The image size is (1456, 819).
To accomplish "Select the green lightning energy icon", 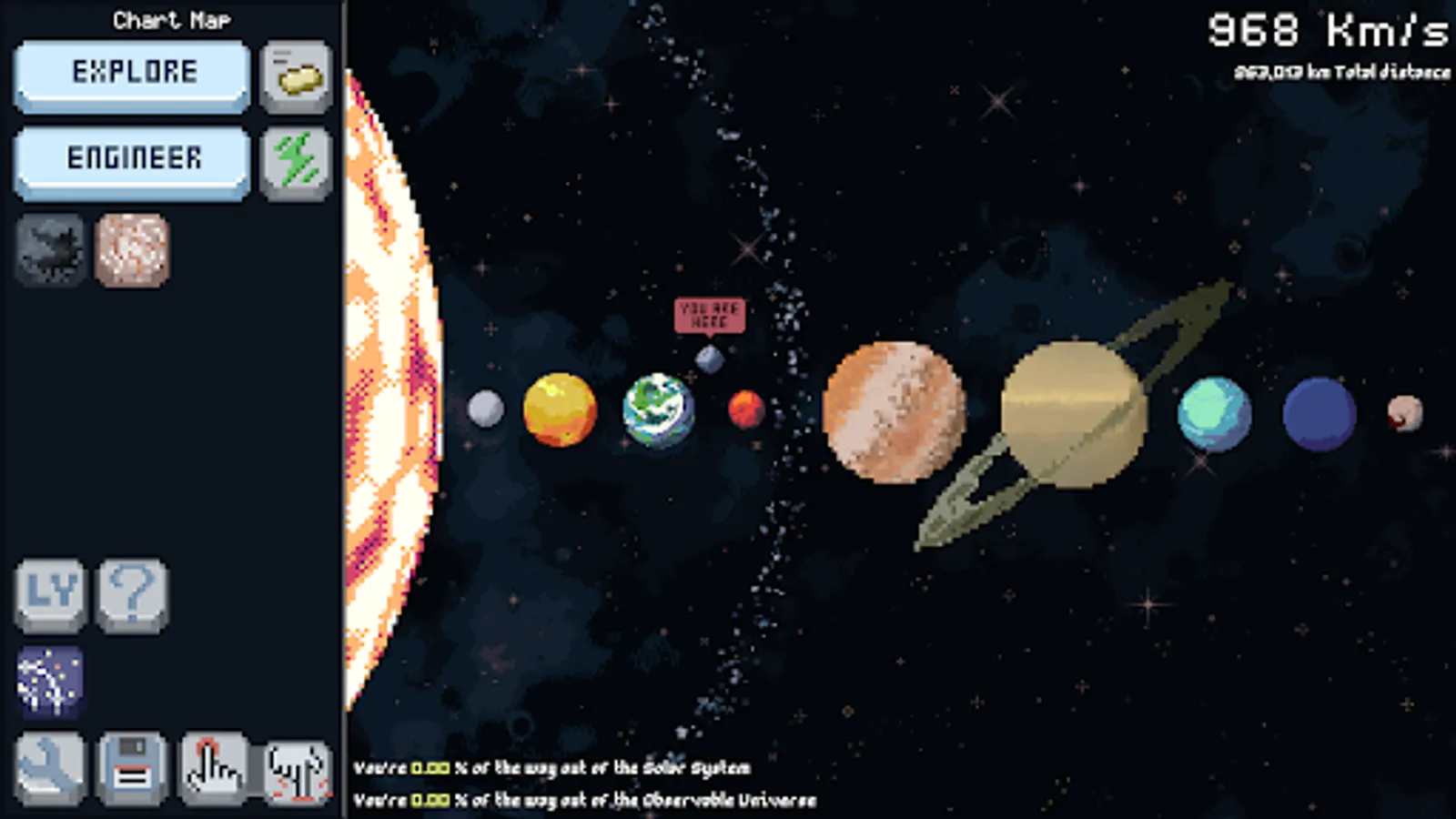I will pos(295,162).
